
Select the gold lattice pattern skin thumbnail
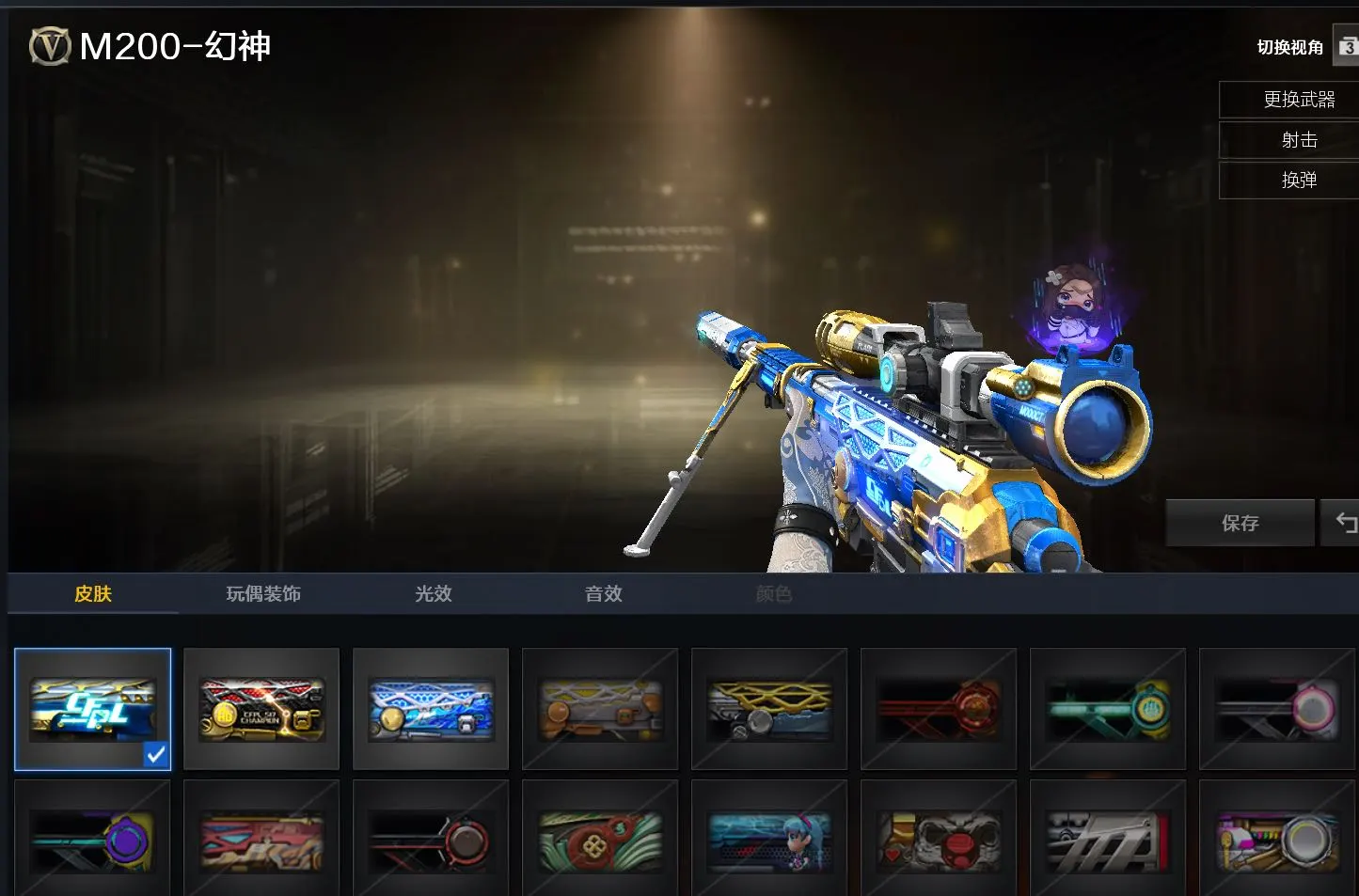769,709
